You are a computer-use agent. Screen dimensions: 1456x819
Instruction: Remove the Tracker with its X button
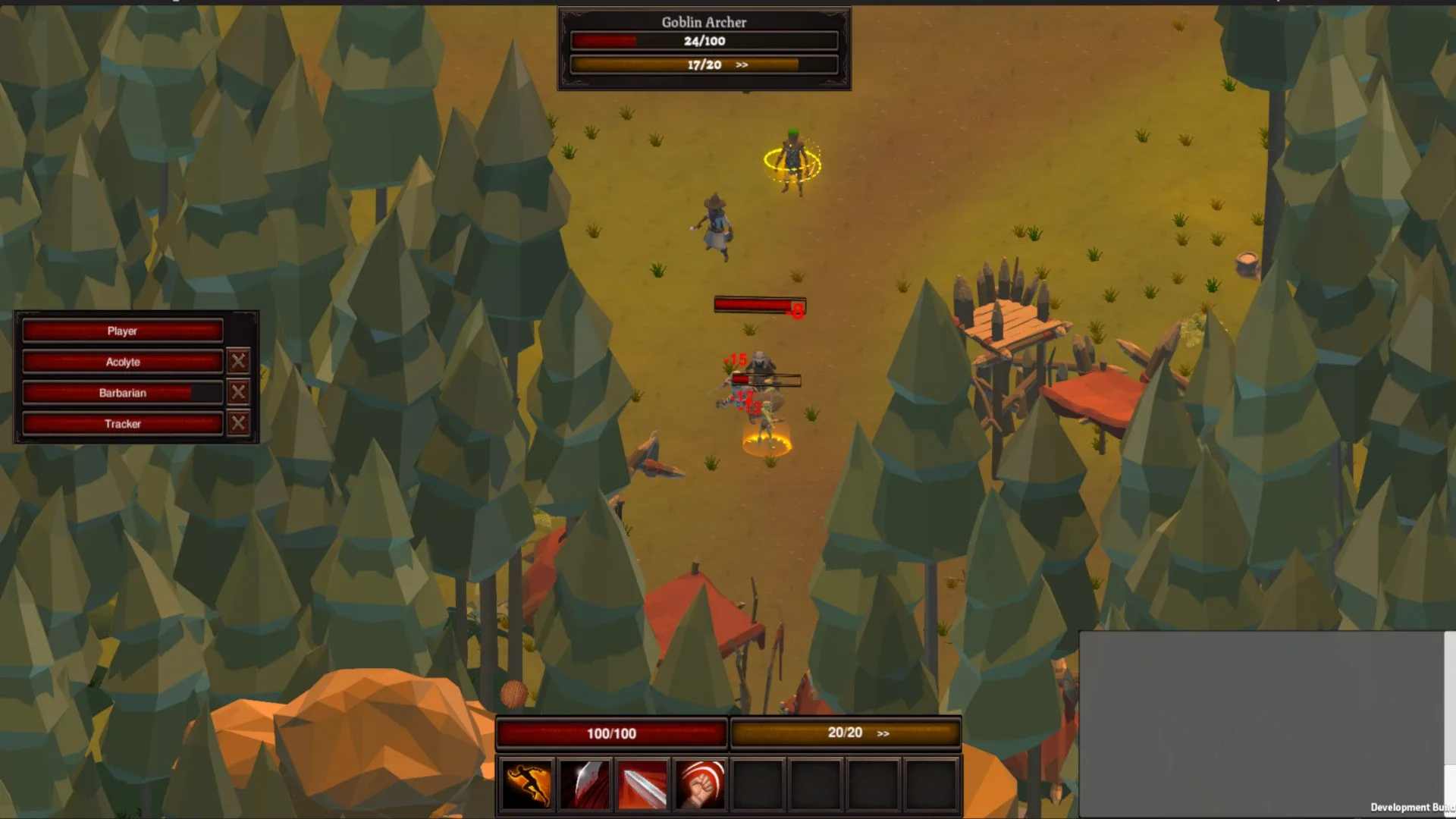[238, 423]
